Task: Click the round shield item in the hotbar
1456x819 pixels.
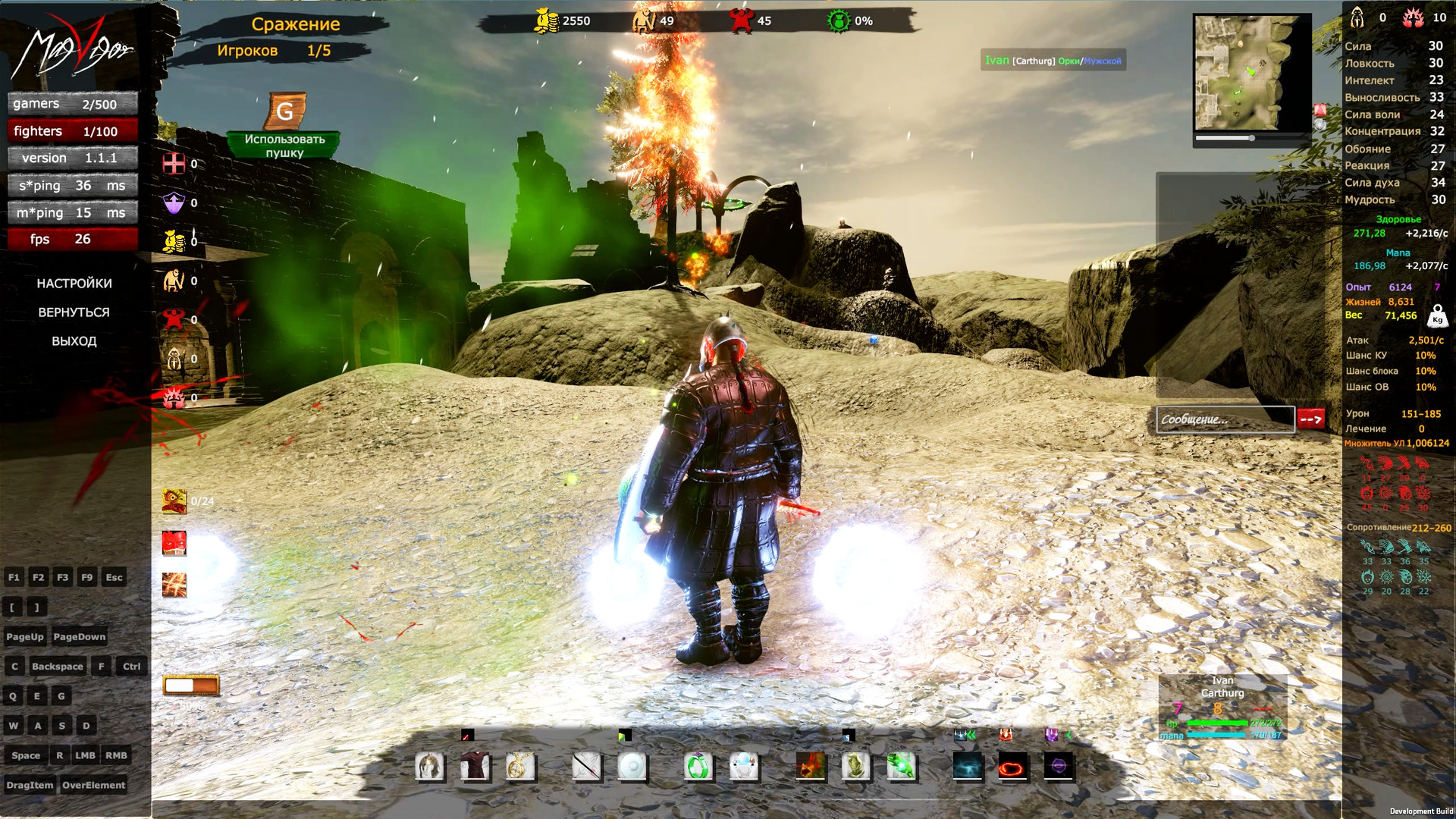Action: 633,767
